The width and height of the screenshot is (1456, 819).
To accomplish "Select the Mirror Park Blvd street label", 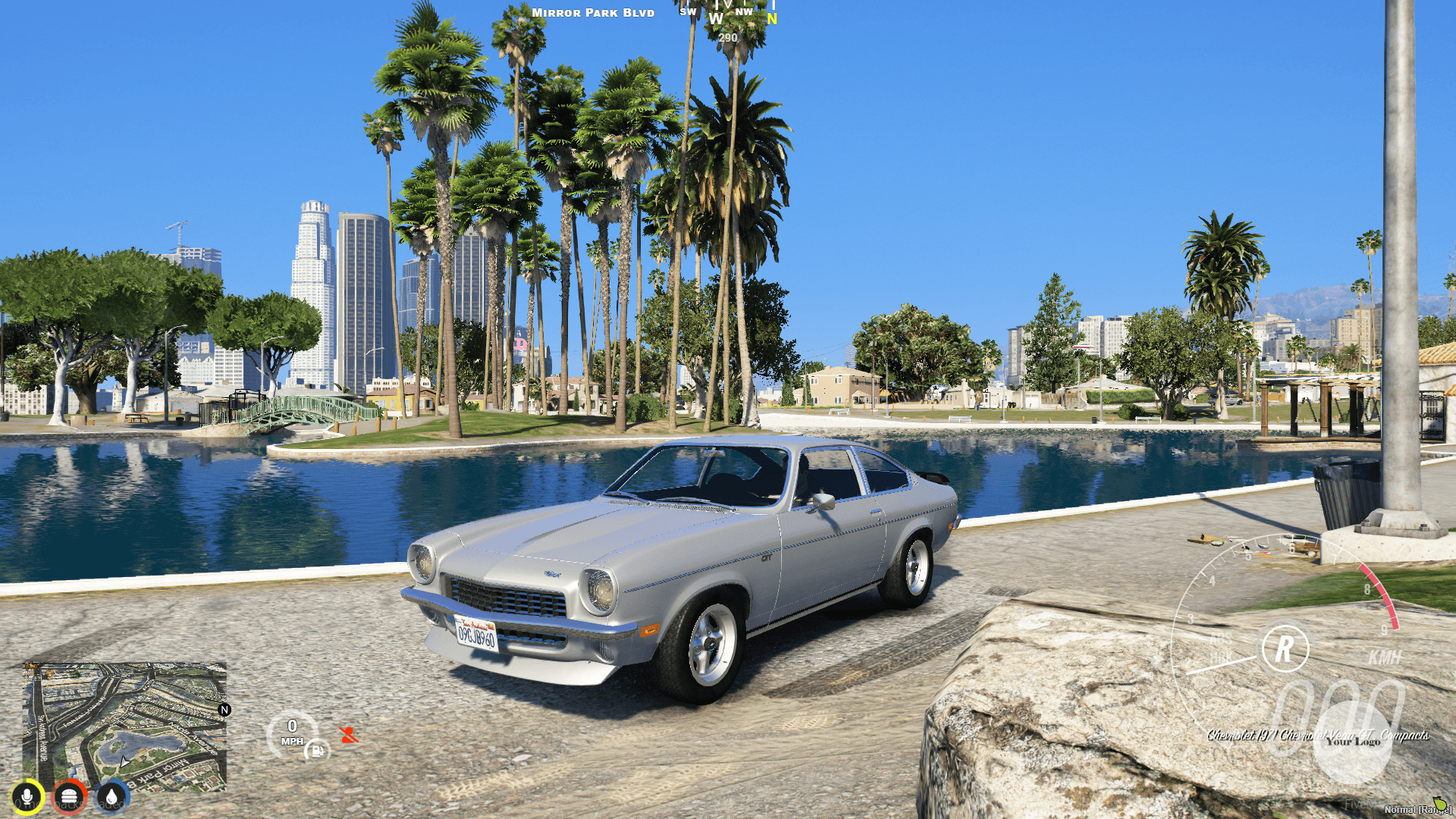I will (592, 12).
